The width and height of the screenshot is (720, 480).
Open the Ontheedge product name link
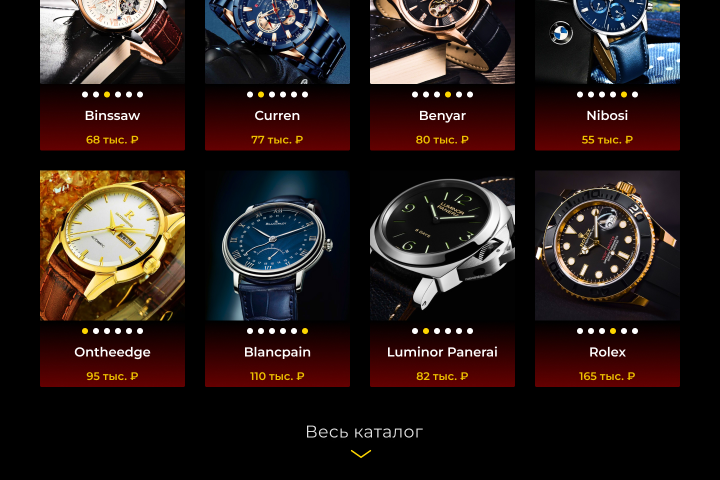(x=112, y=352)
